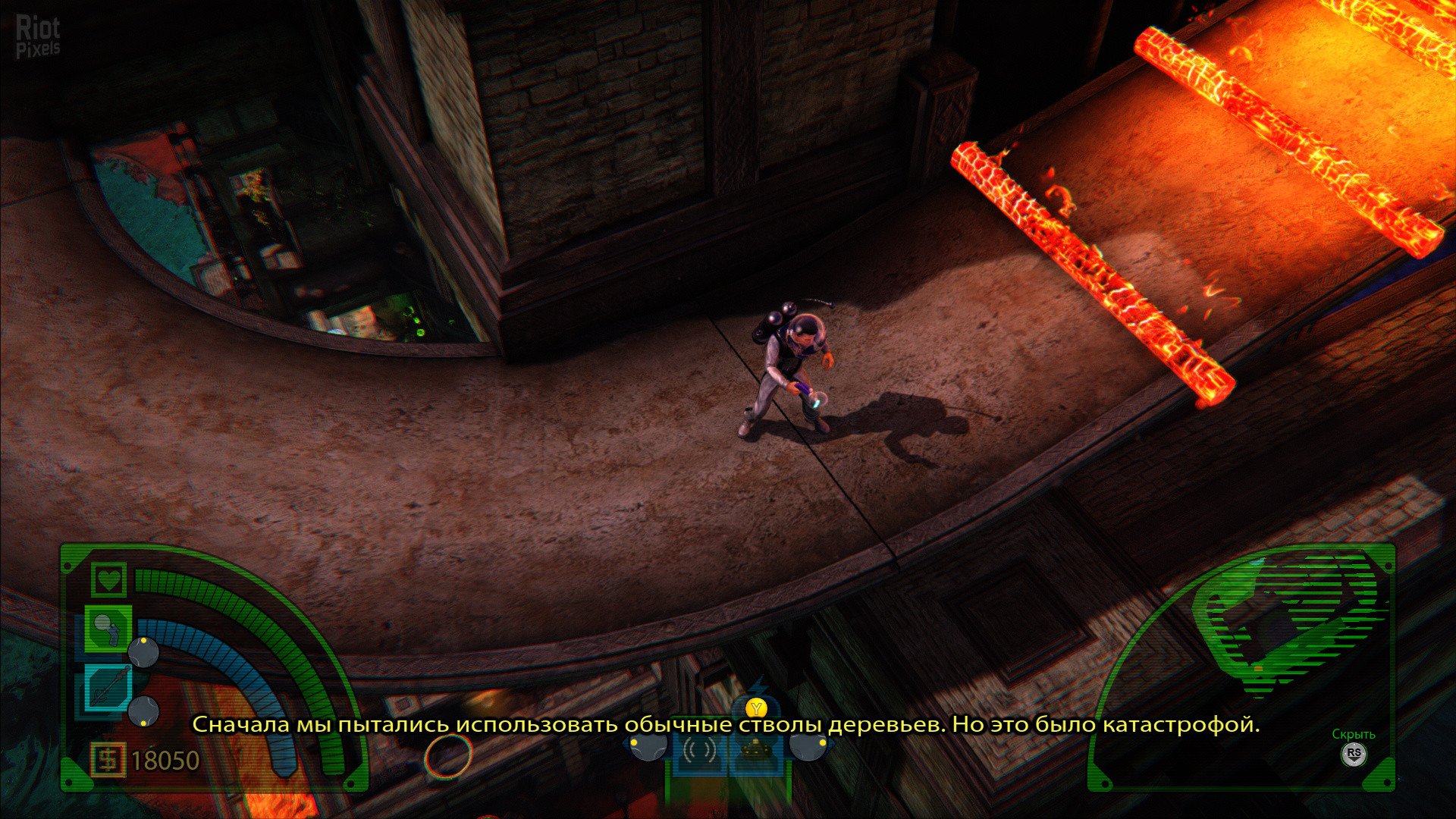Click the heart health icon
Viewport: 1456px width, 819px height.
pos(109,580)
